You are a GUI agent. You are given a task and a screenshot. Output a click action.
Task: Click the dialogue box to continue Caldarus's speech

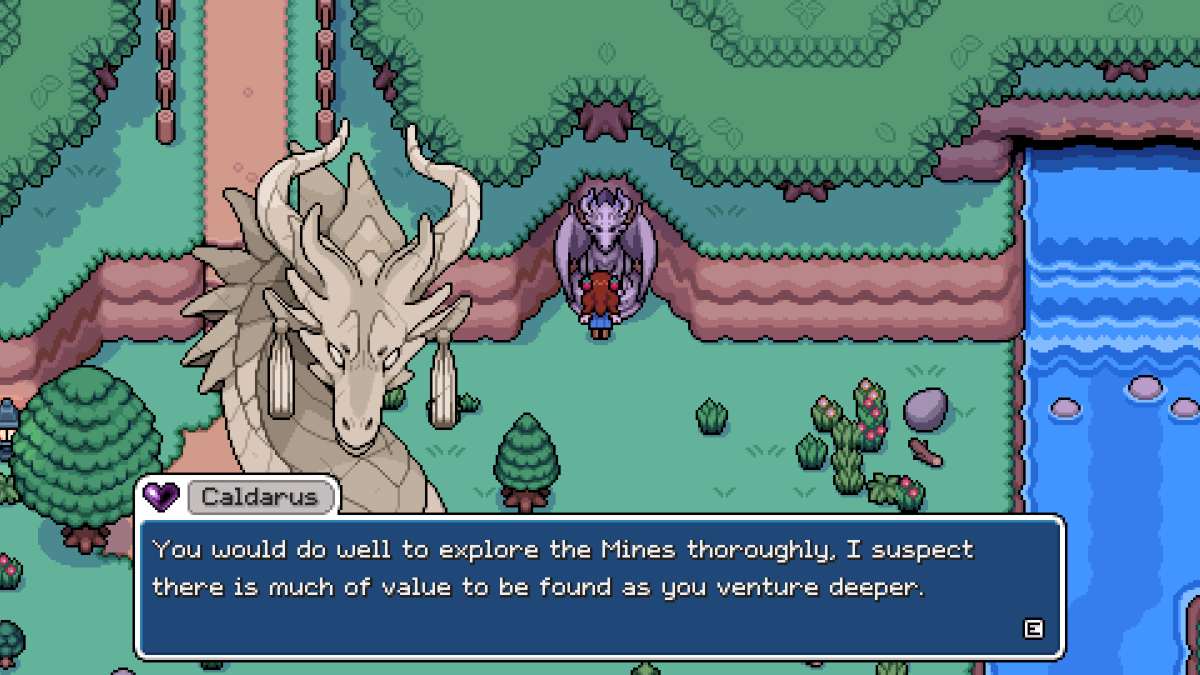[600, 587]
